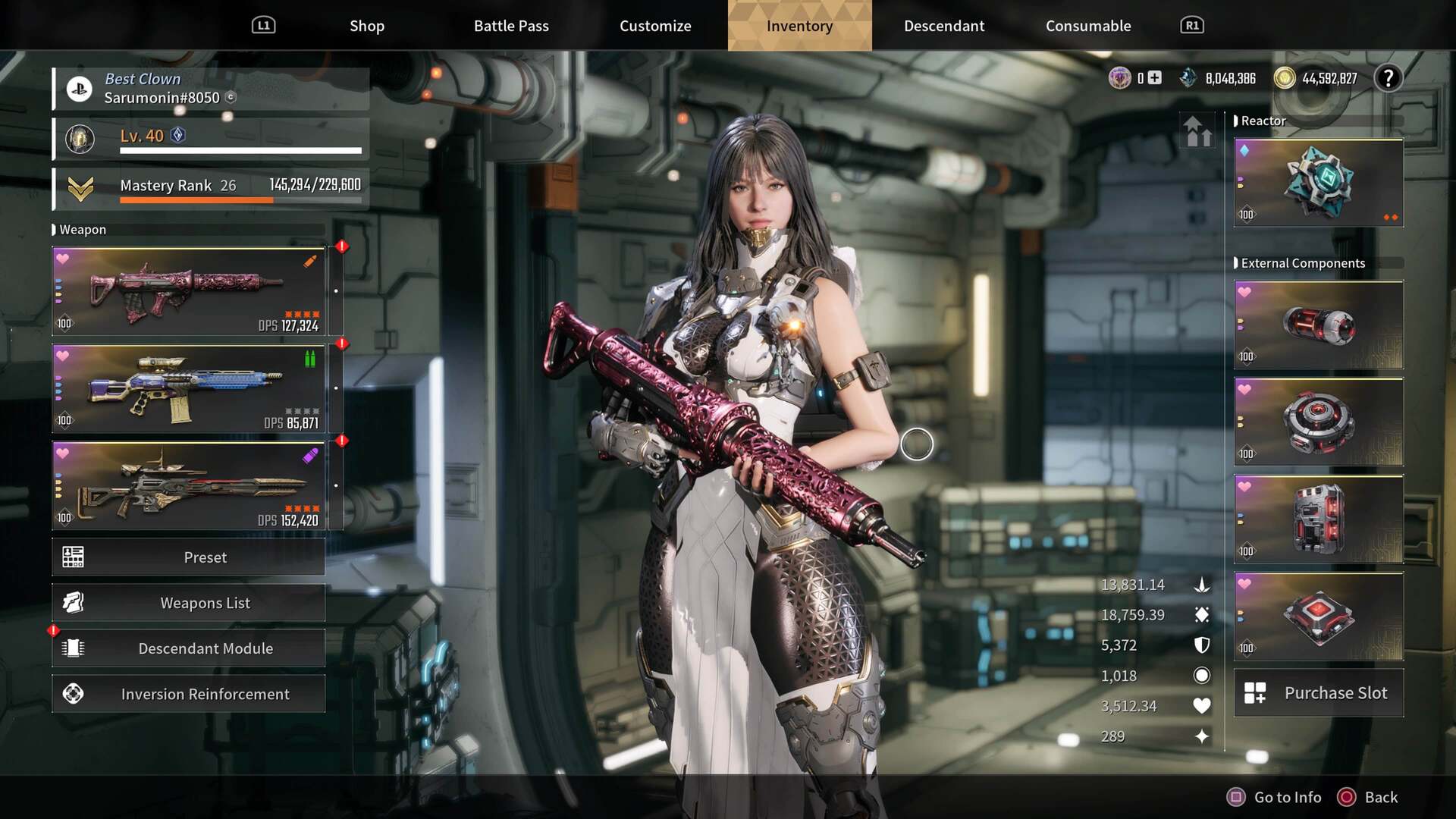Click the upgrade arrows icon beside Reactor

click(x=1198, y=132)
